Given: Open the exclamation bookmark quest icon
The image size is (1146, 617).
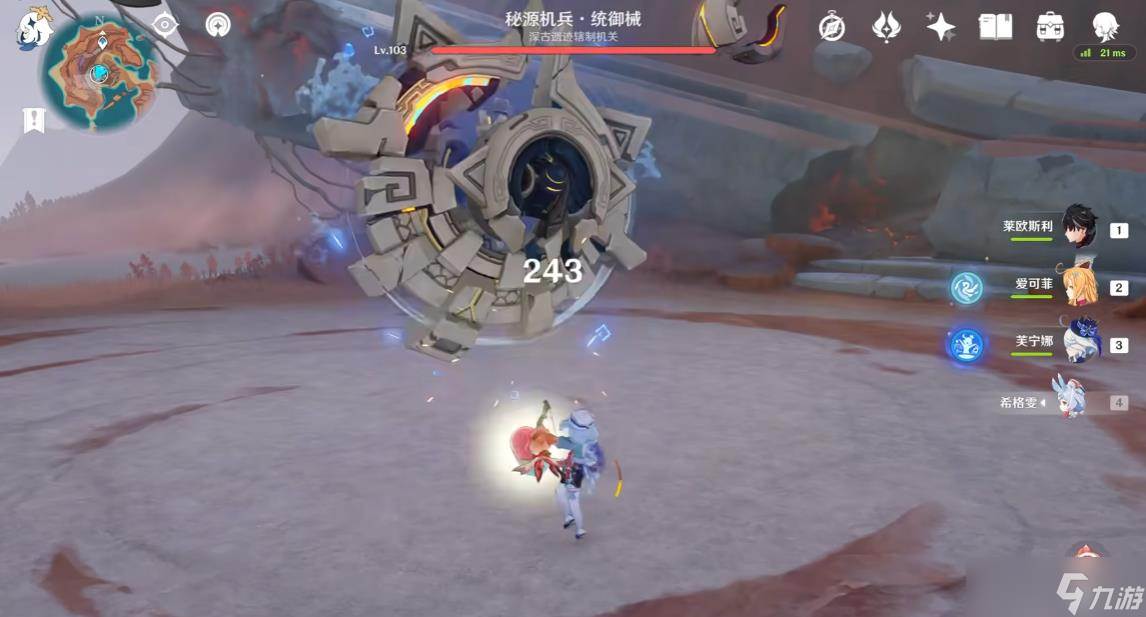Looking at the screenshot, I should point(34,120).
